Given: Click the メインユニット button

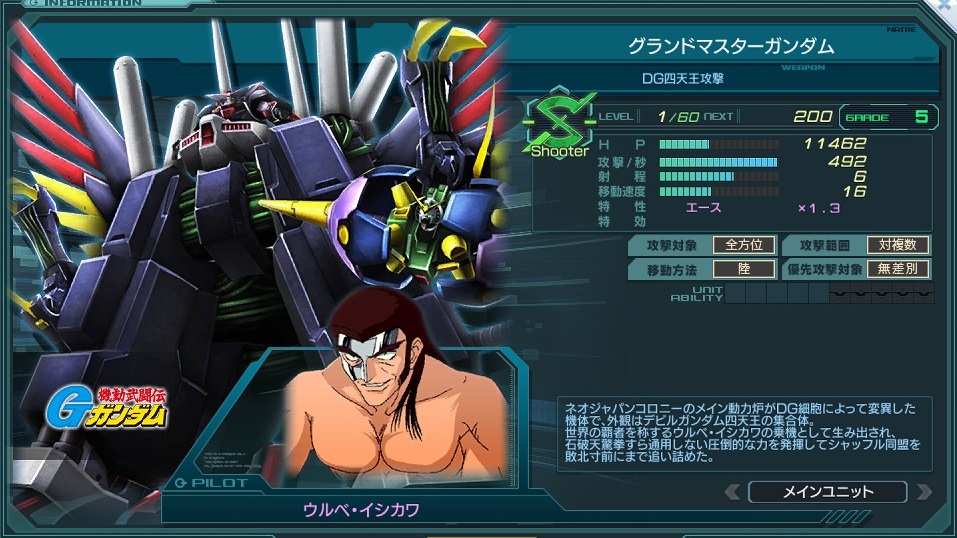Looking at the screenshot, I should tap(827, 491).
